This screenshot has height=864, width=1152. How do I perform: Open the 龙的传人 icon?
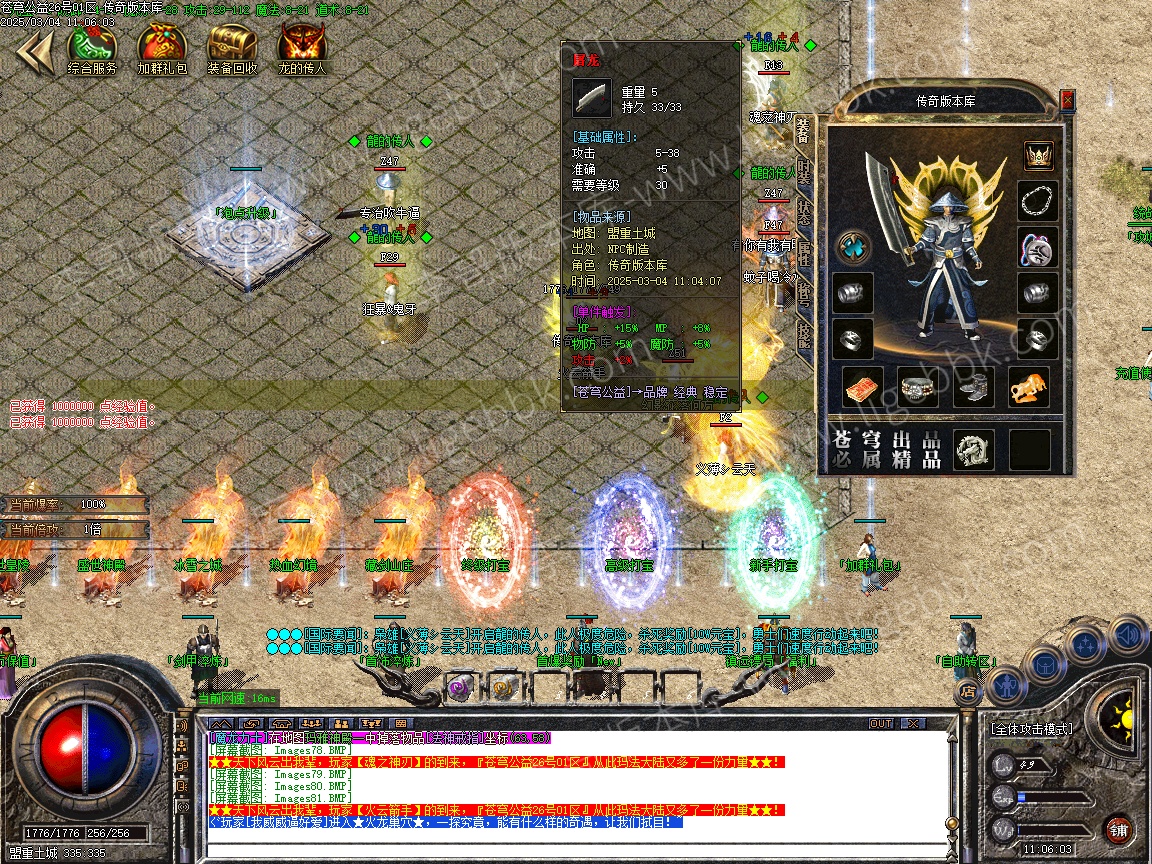click(302, 46)
